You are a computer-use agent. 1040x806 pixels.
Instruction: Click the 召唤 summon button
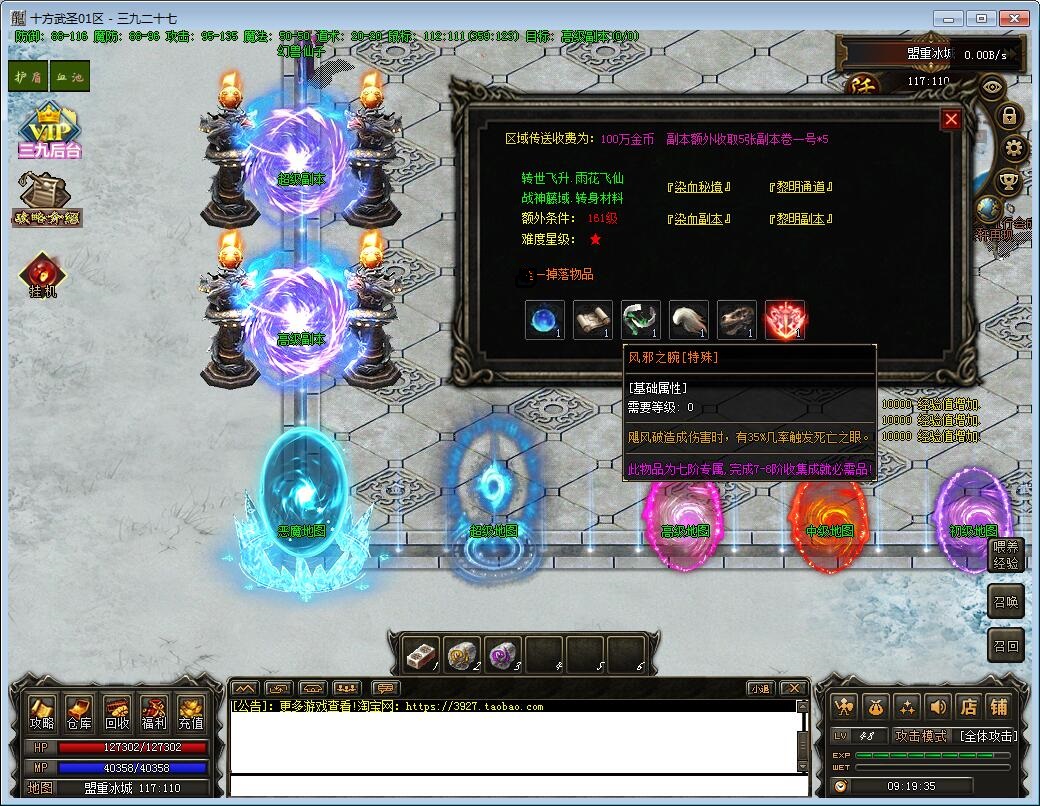1006,602
